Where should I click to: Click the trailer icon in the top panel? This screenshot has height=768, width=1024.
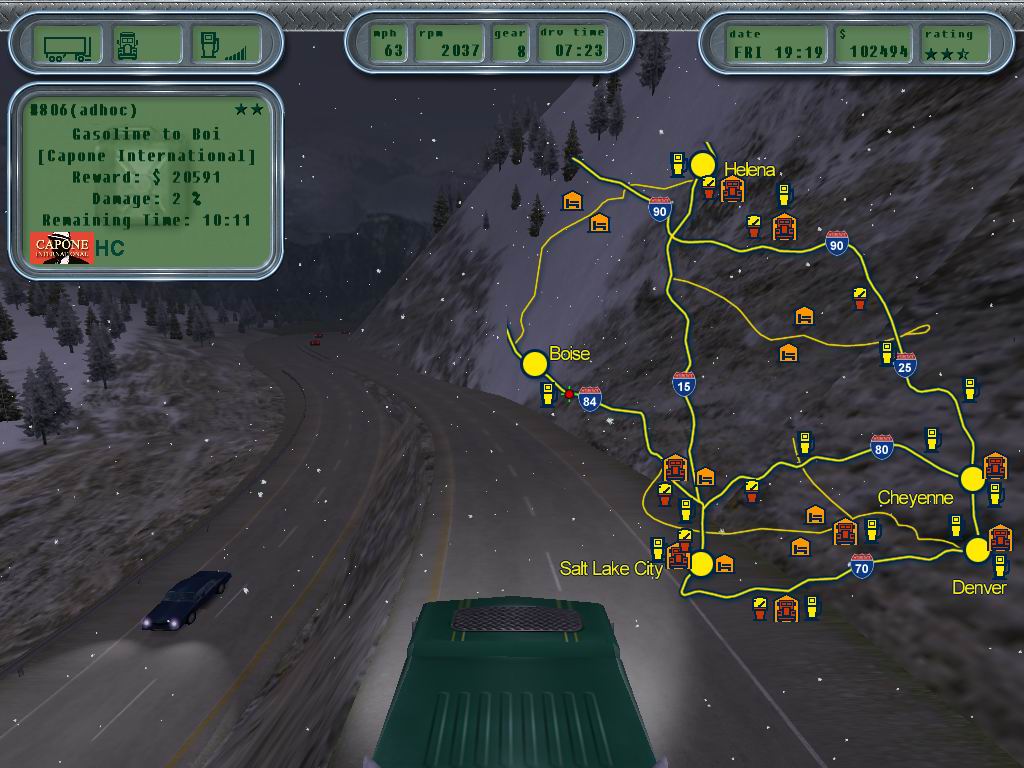(68, 45)
